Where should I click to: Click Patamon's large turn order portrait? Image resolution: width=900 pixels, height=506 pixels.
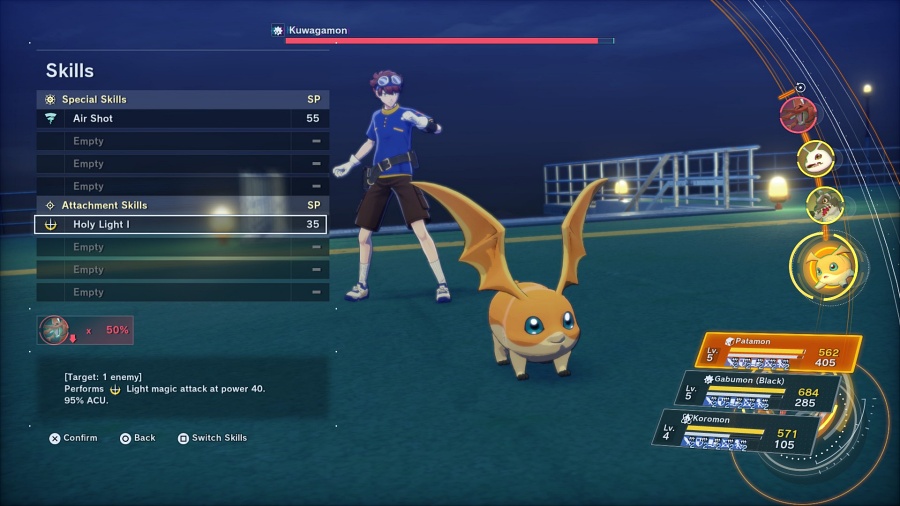coord(824,268)
